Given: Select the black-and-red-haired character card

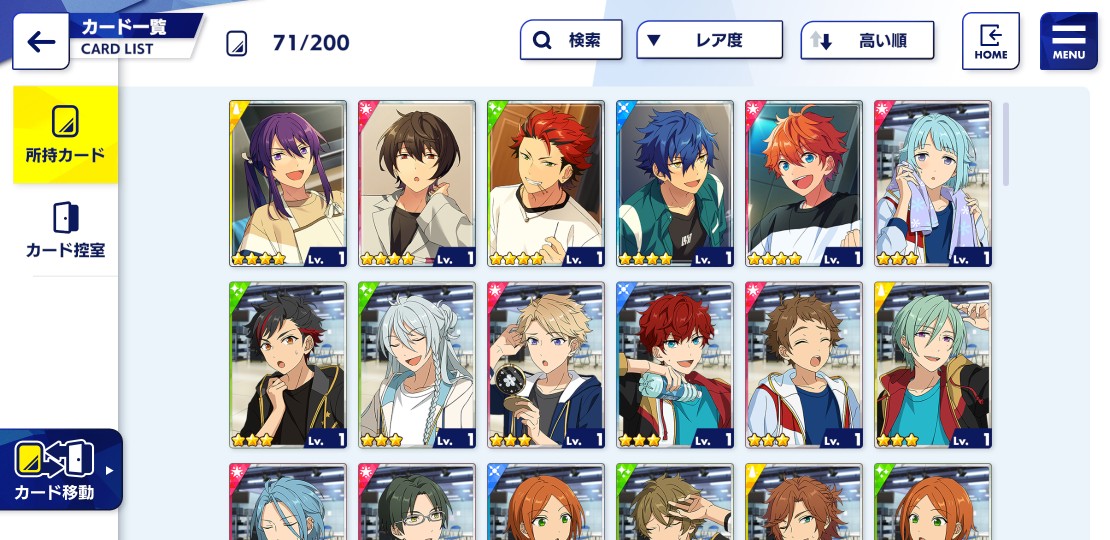Looking at the screenshot, I should point(288,365).
